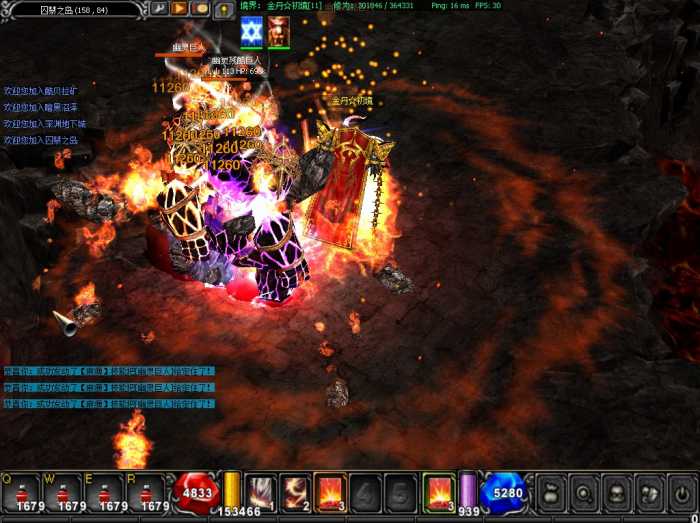Click the lightbulb hint button
This screenshot has width=700, height=523.
point(222,9)
